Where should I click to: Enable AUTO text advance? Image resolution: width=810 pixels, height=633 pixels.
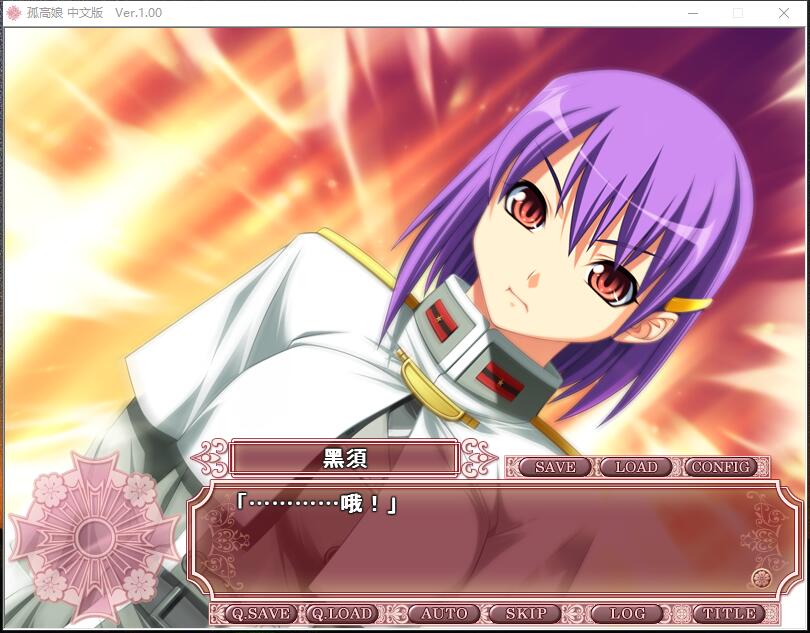pos(443,613)
